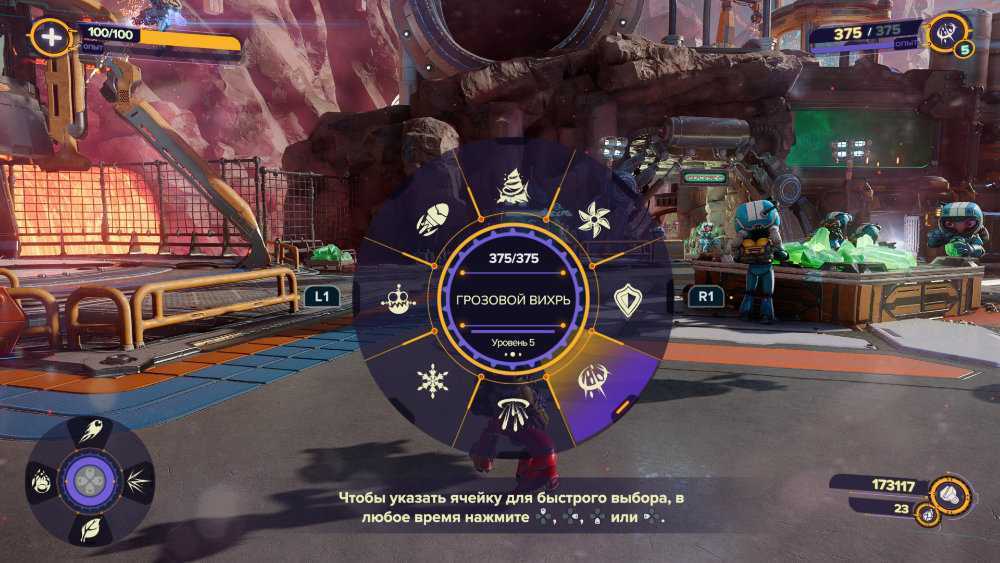Select the snowflake weapon slot
This screenshot has height=563, width=1000.
432,380
